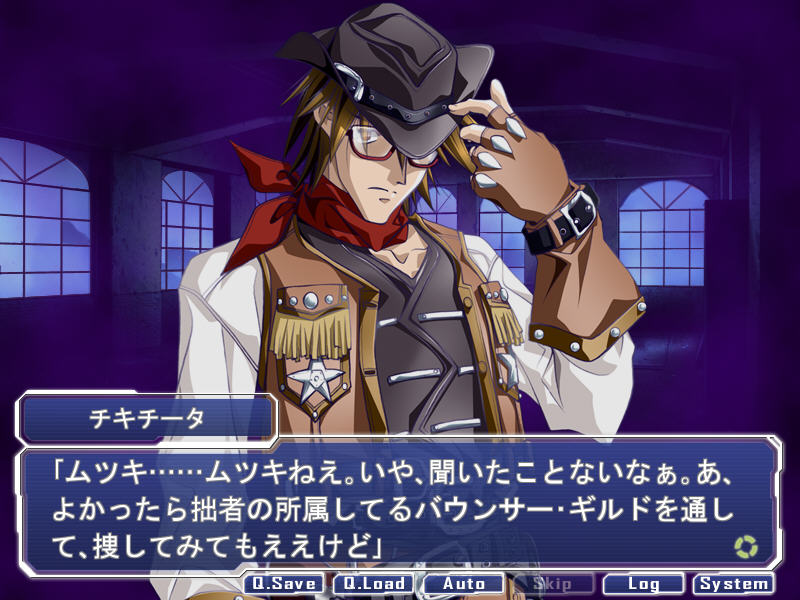Activate the Skip button
This screenshot has height=600, width=800.
pyautogui.click(x=553, y=584)
